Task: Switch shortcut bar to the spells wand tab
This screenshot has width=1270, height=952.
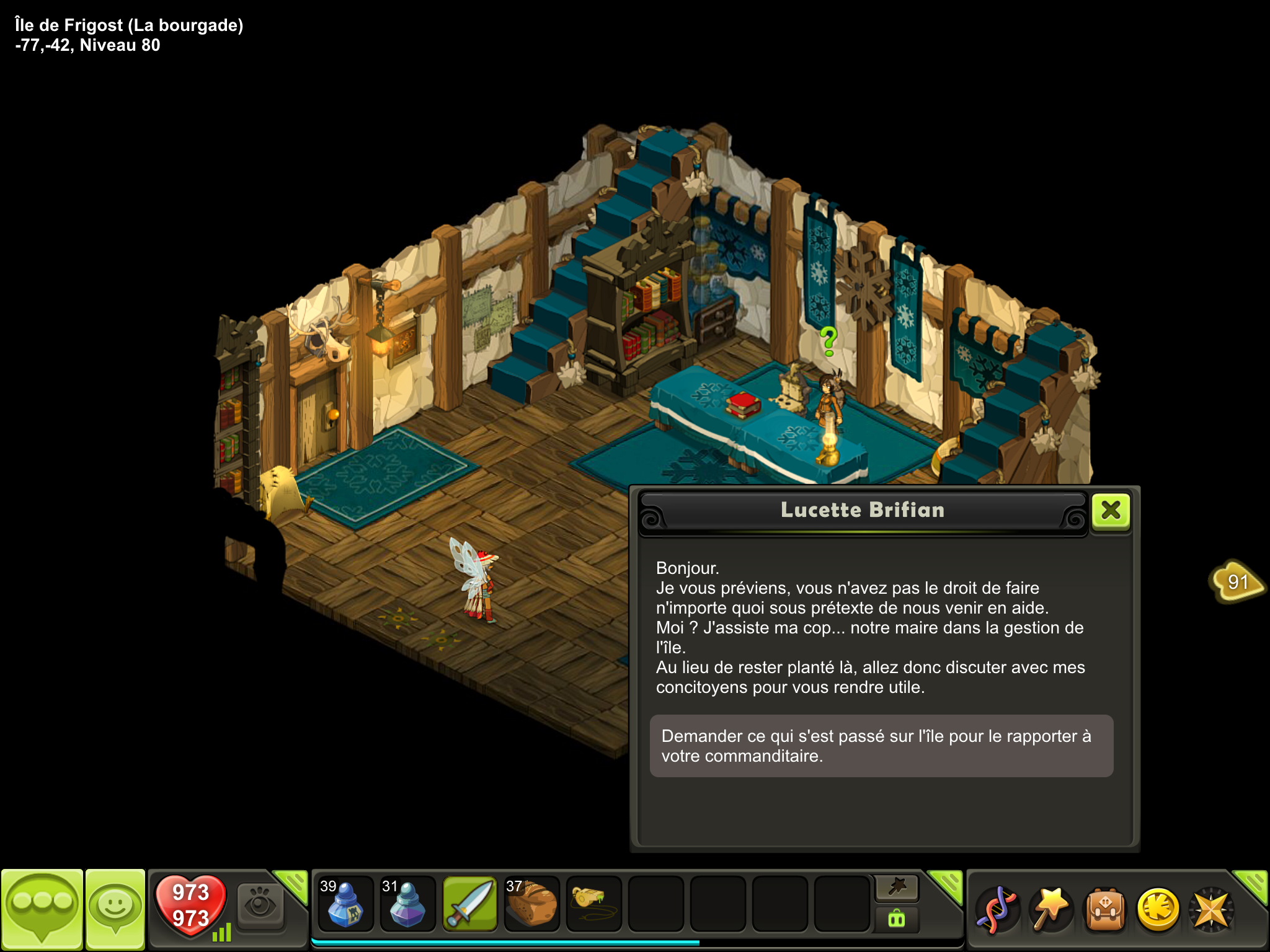Action: (897, 888)
